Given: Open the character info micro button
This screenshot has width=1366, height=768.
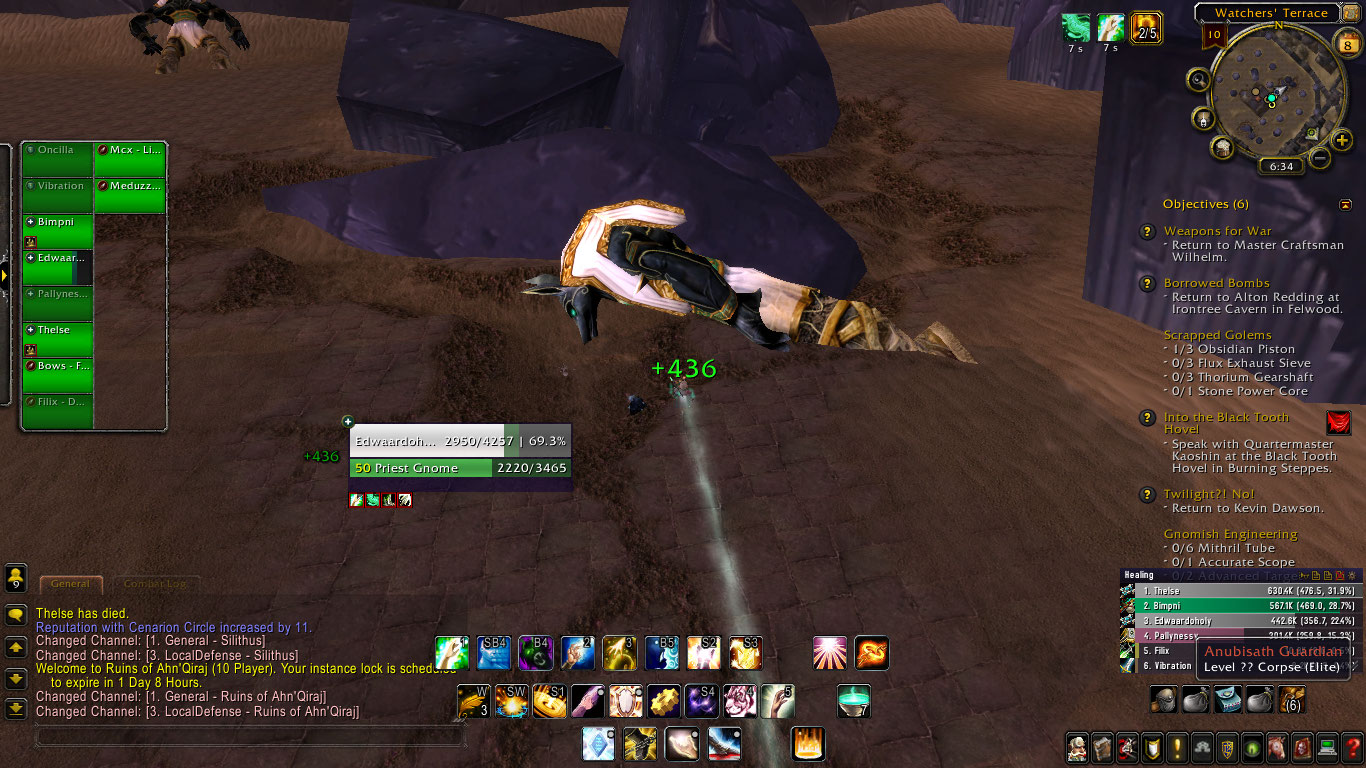Looking at the screenshot, I should click(1077, 747).
